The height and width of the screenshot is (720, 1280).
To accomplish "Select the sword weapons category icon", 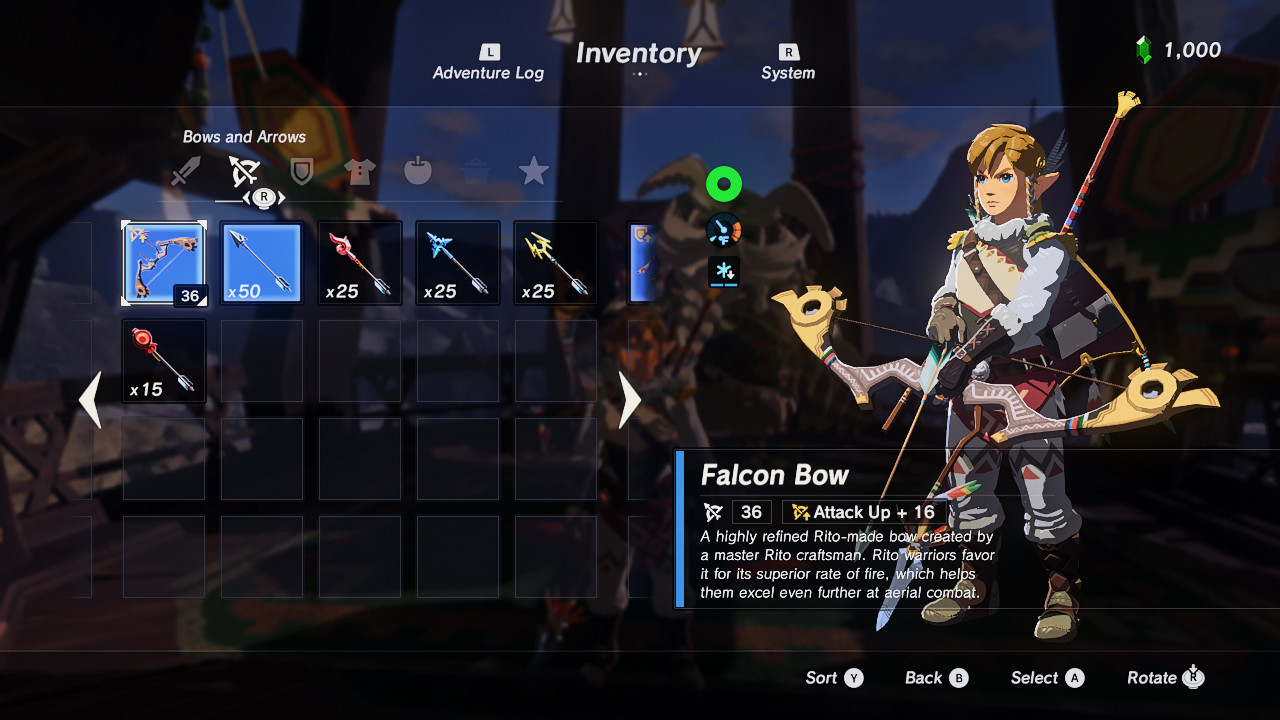I will 187,170.
